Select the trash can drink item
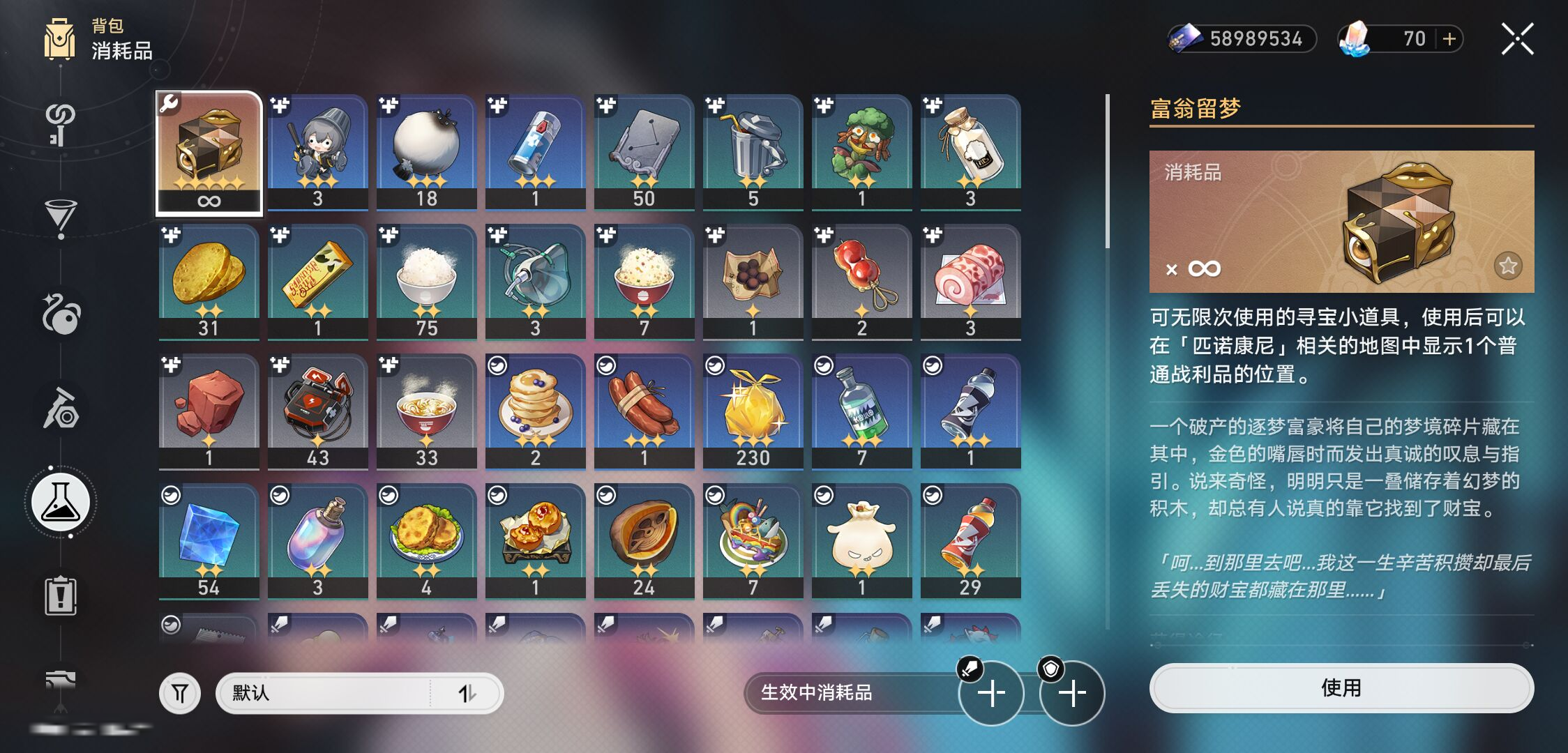The width and height of the screenshot is (1568, 753). [x=753, y=152]
